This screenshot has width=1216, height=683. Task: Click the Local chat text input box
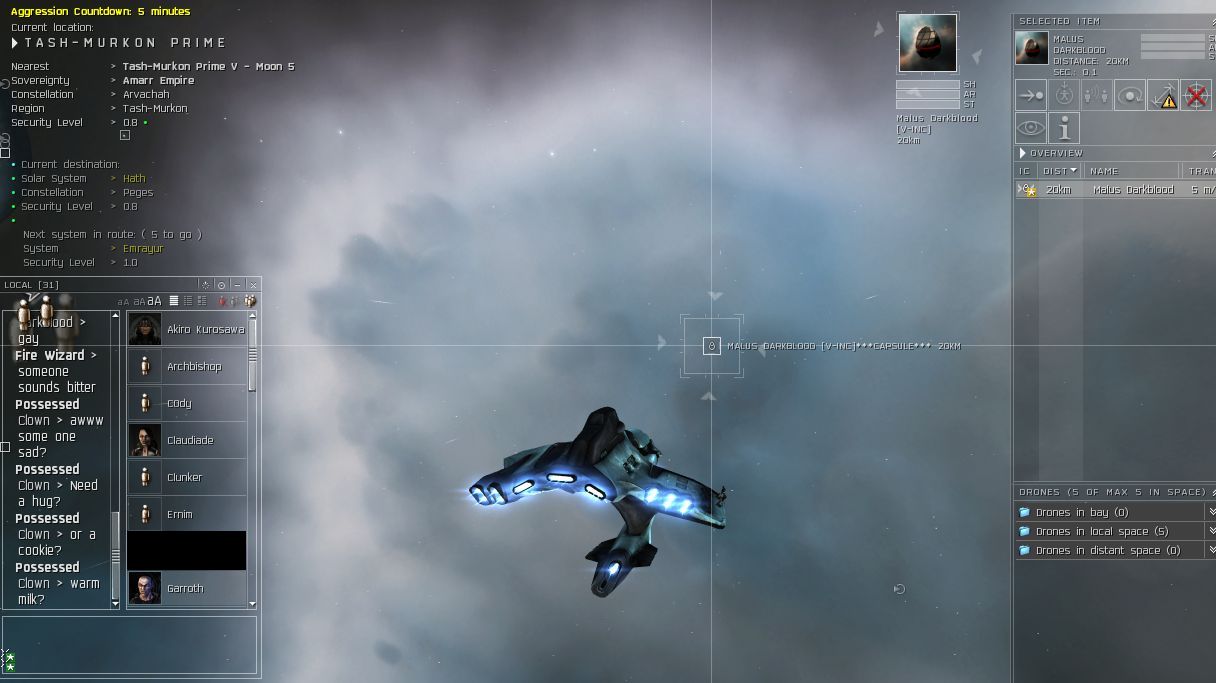[130, 644]
